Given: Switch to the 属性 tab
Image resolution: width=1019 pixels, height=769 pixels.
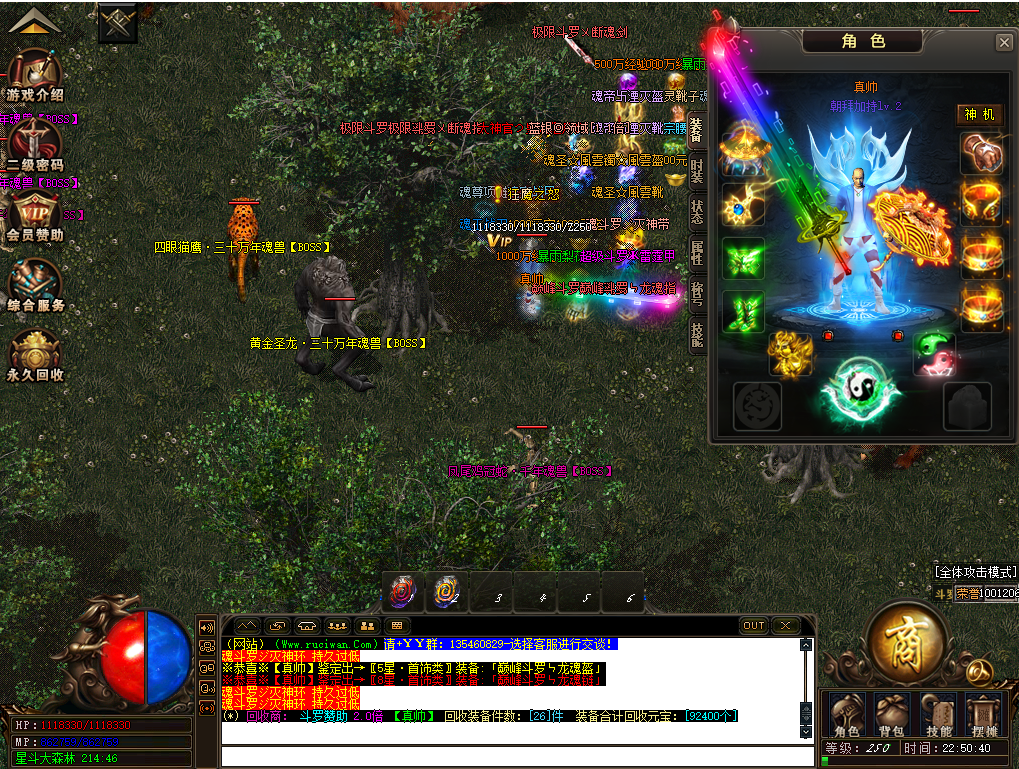Looking at the screenshot, I should click(x=697, y=252).
